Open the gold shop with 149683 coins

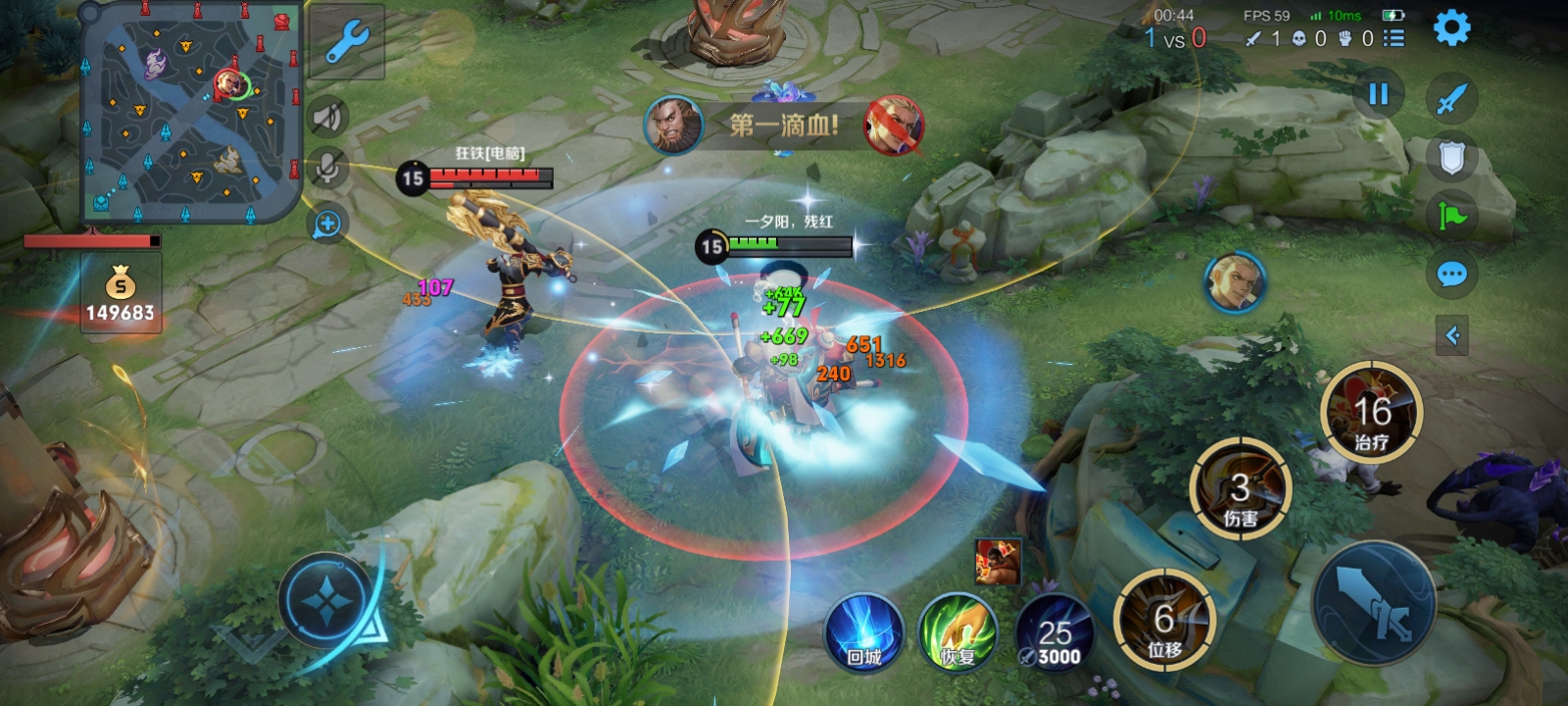121,293
